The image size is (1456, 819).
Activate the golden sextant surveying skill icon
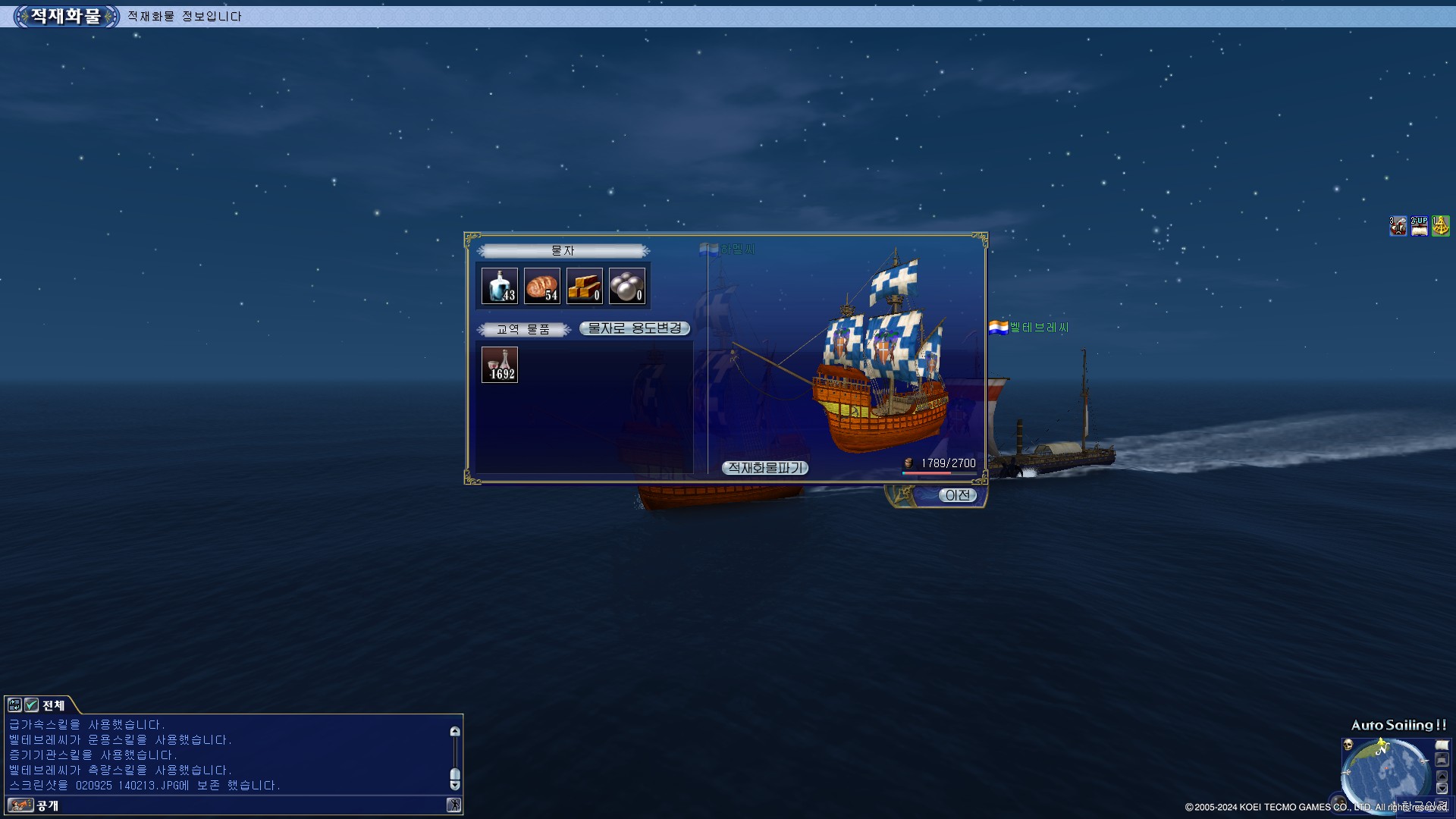1440,226
